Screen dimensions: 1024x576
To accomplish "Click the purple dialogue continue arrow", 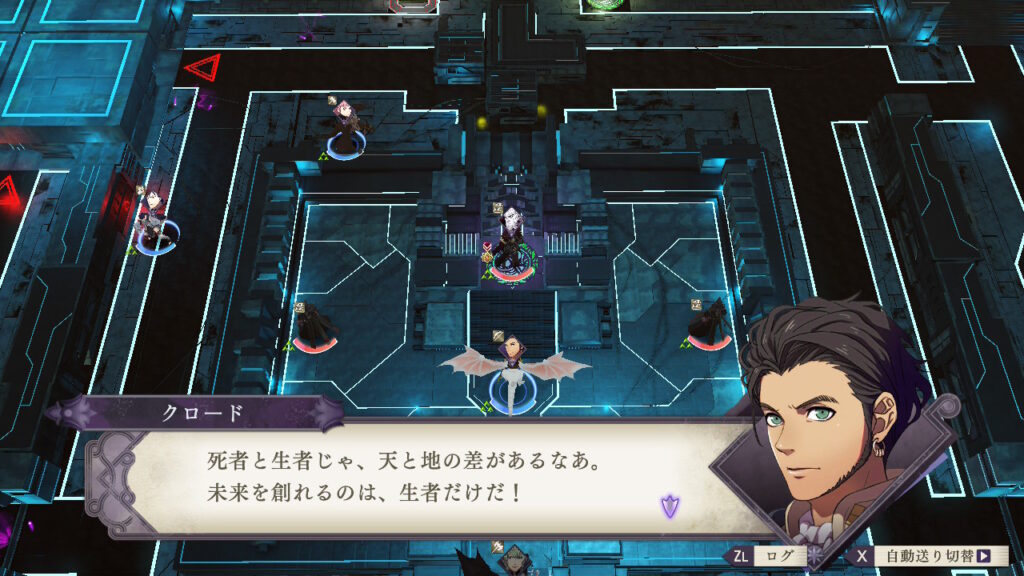I will tap(668, 505).
